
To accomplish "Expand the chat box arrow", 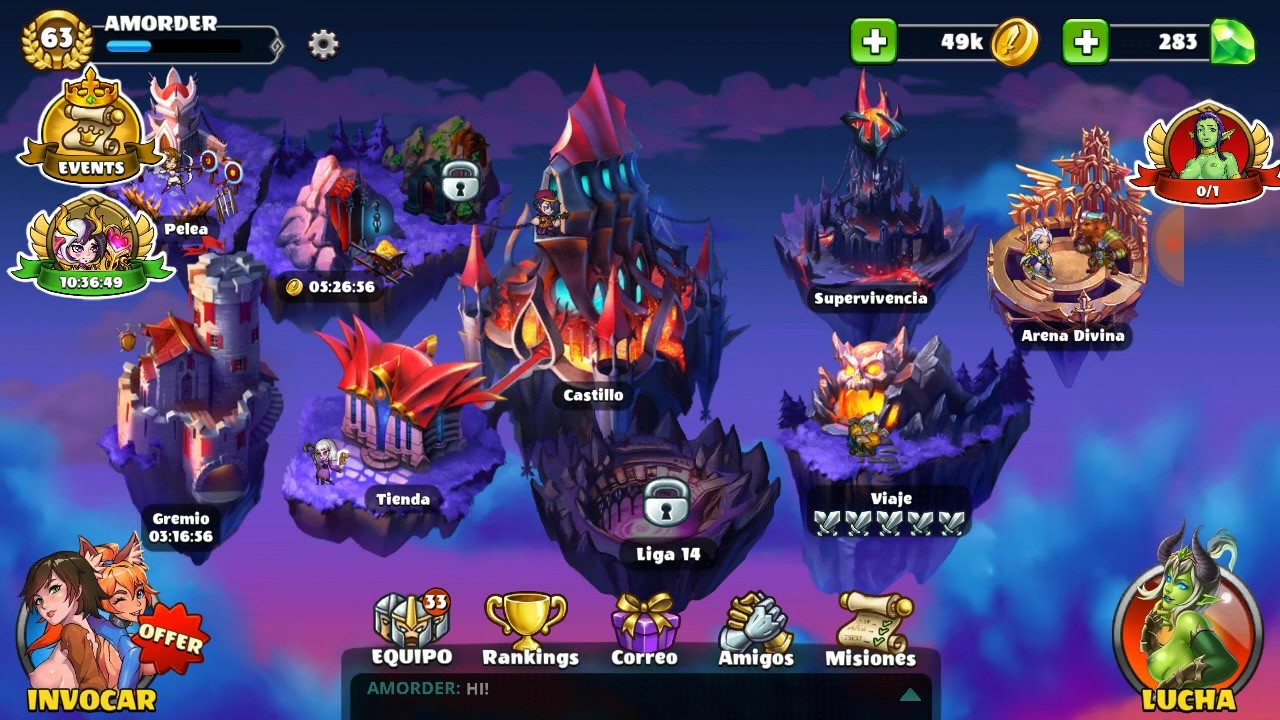I will [x=910, y=694].
